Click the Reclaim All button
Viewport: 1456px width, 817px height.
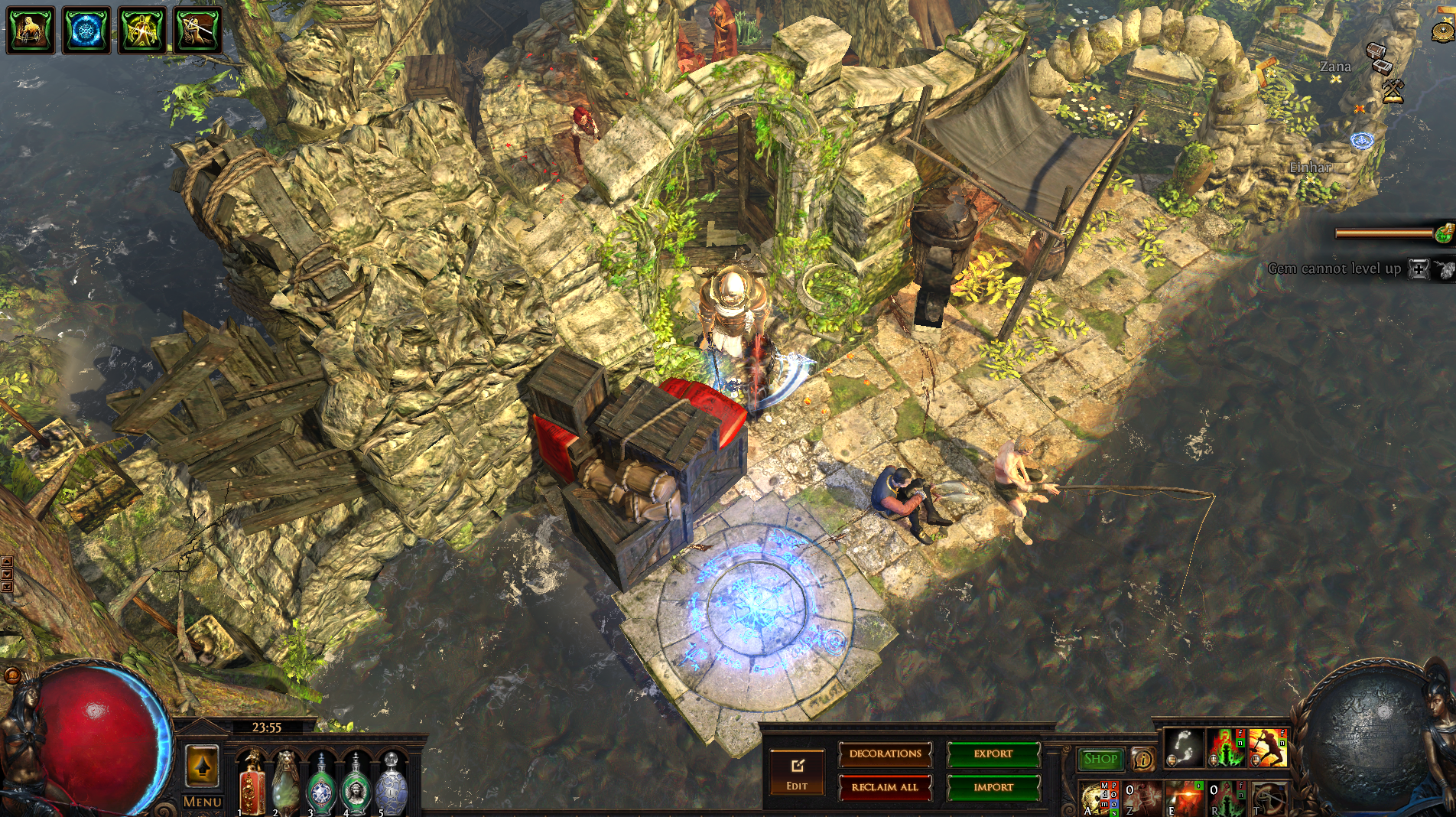click(x=885, y=787)
